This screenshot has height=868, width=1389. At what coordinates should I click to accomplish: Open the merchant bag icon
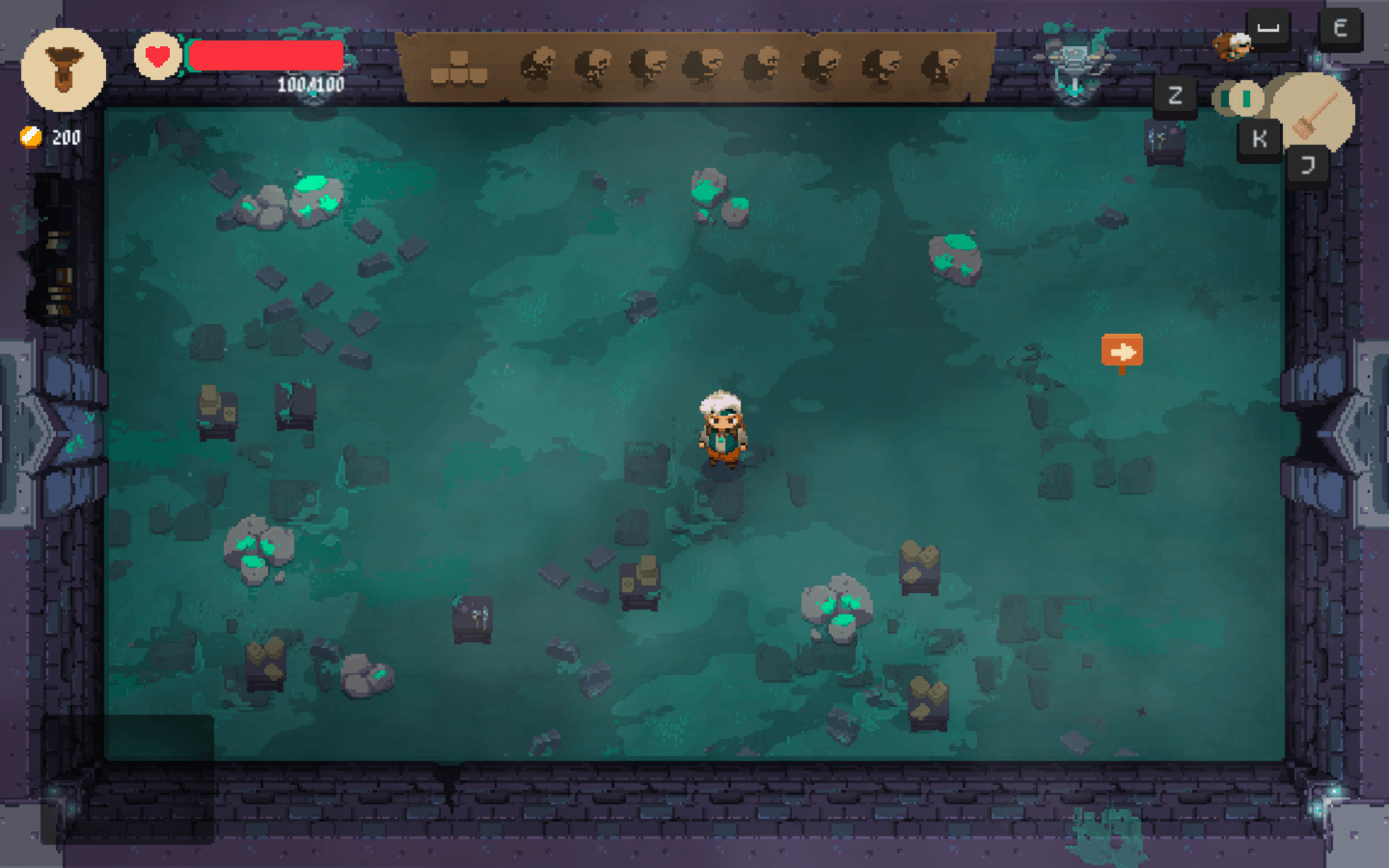coord(64,69)
